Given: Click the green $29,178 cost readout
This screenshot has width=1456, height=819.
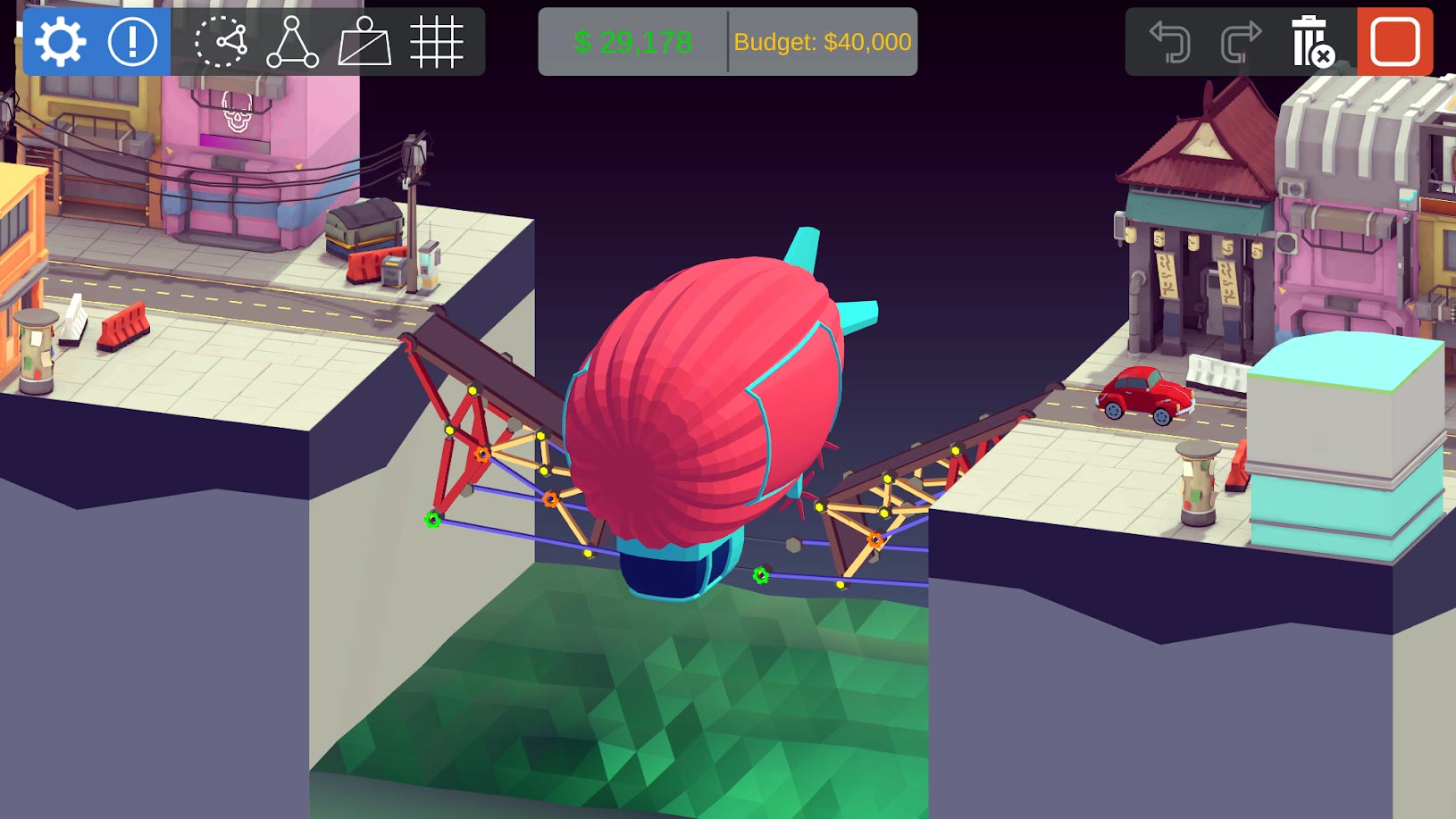Looking at the screenshot, I should (x=631, y=41).
